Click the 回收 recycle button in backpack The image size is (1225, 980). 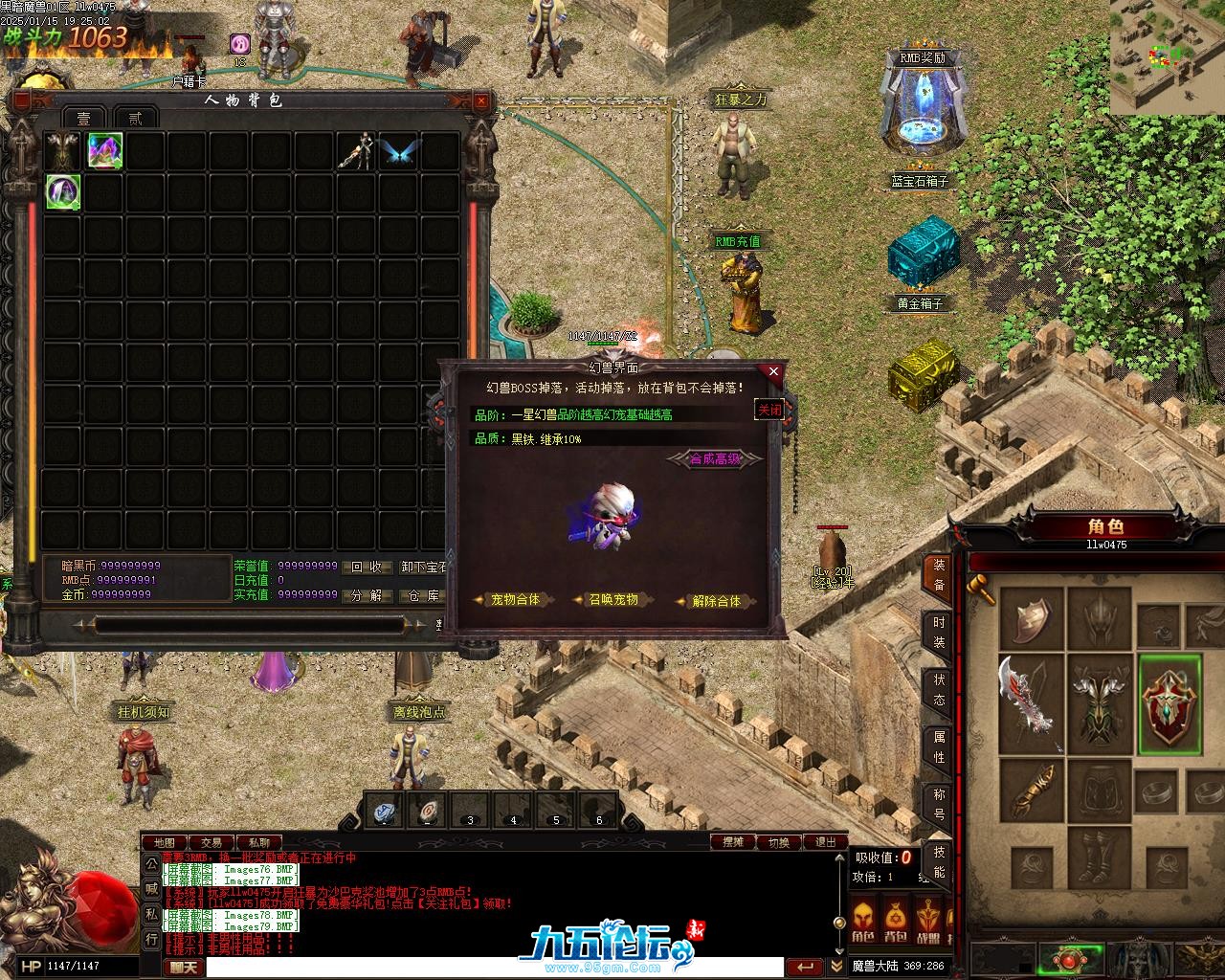click(x=367, y=567)
